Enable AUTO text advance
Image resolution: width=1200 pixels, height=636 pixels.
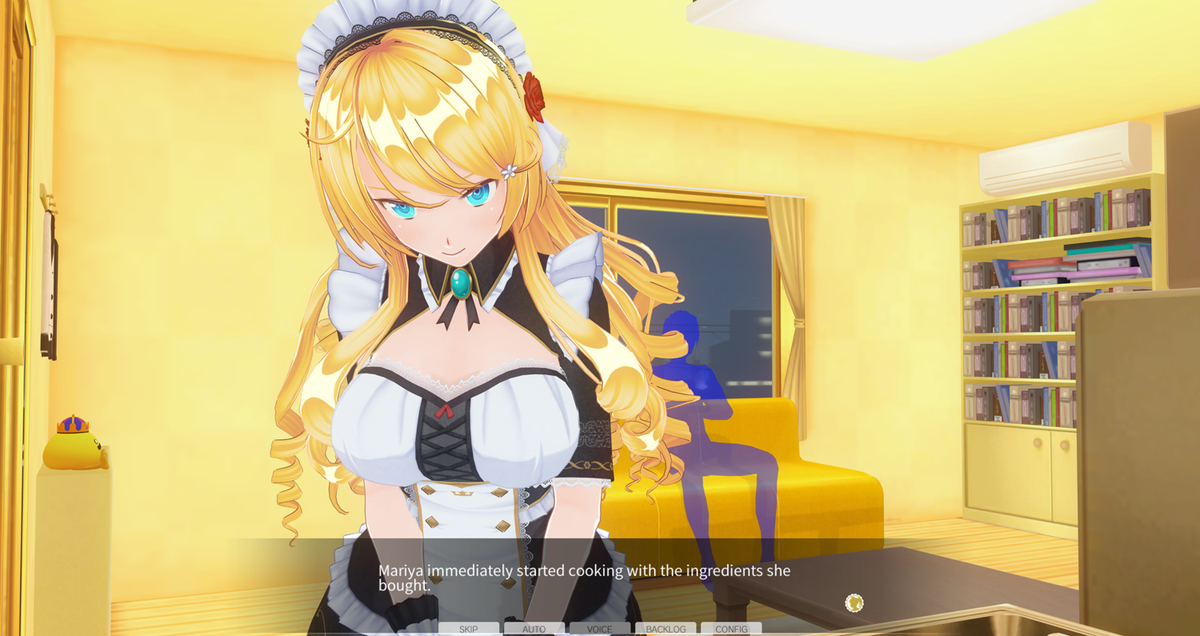[534, 629]
